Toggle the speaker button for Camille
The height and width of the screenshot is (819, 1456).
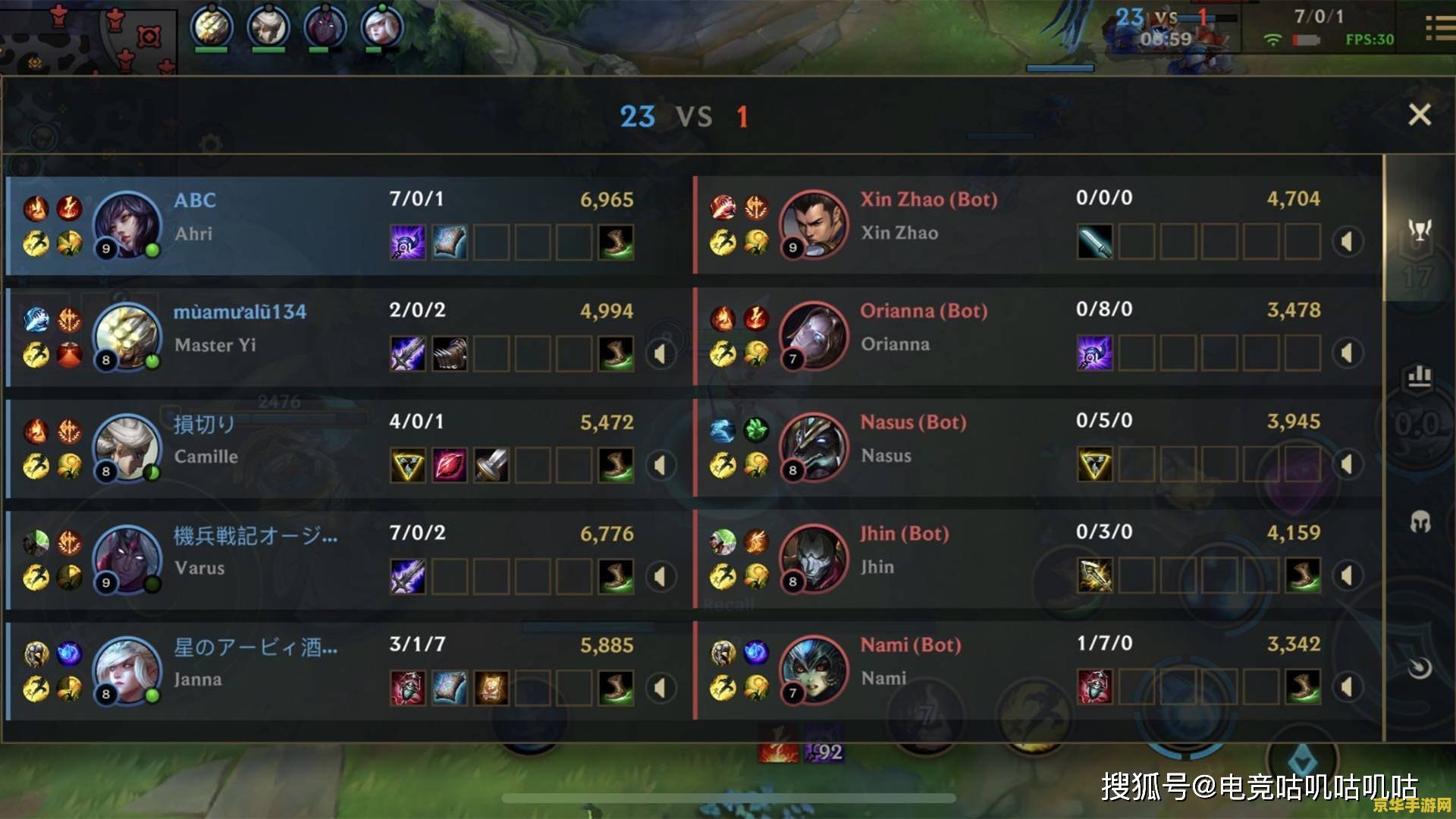coord(661,465)
